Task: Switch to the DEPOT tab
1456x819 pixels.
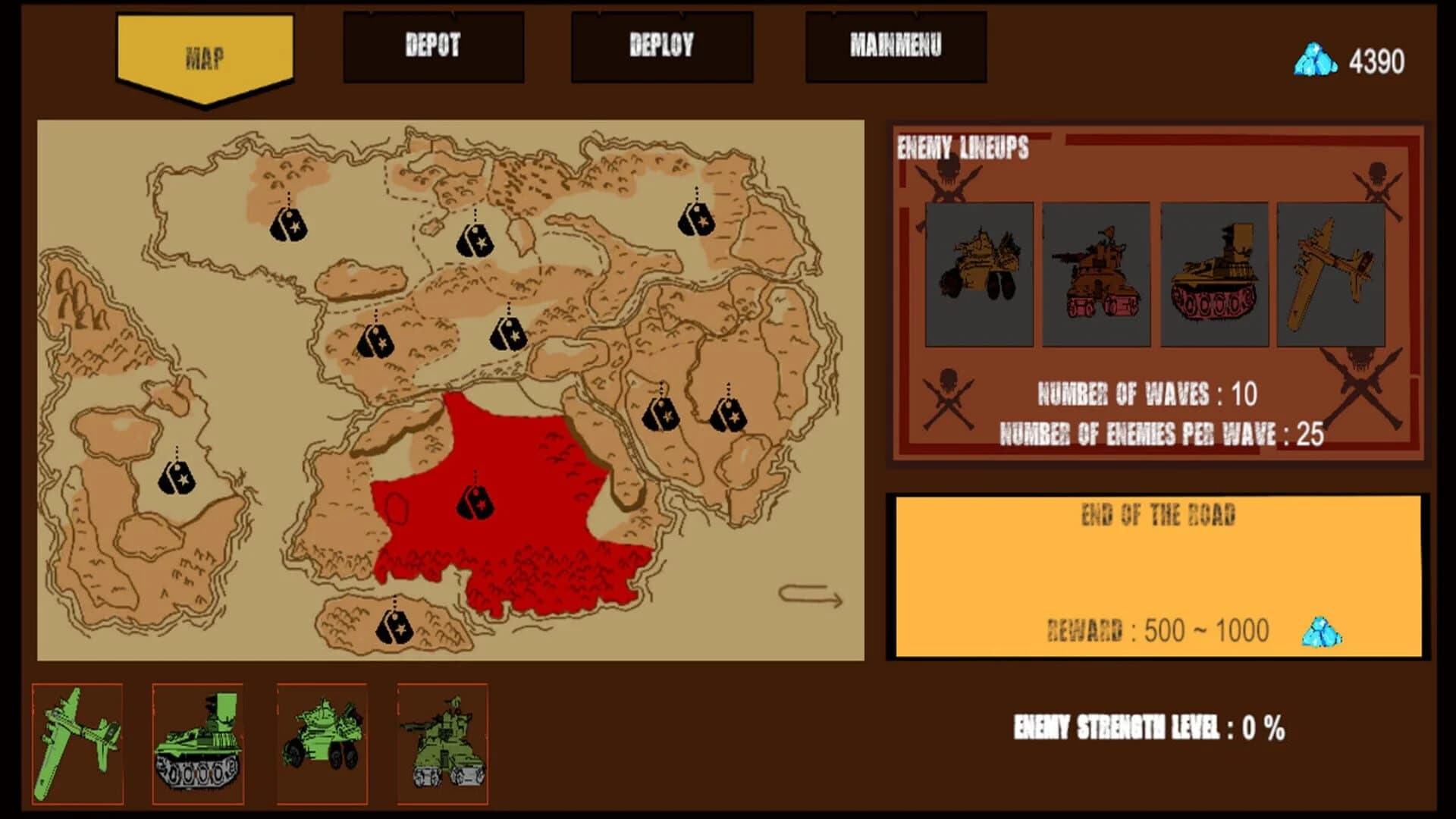Action: 432,47
